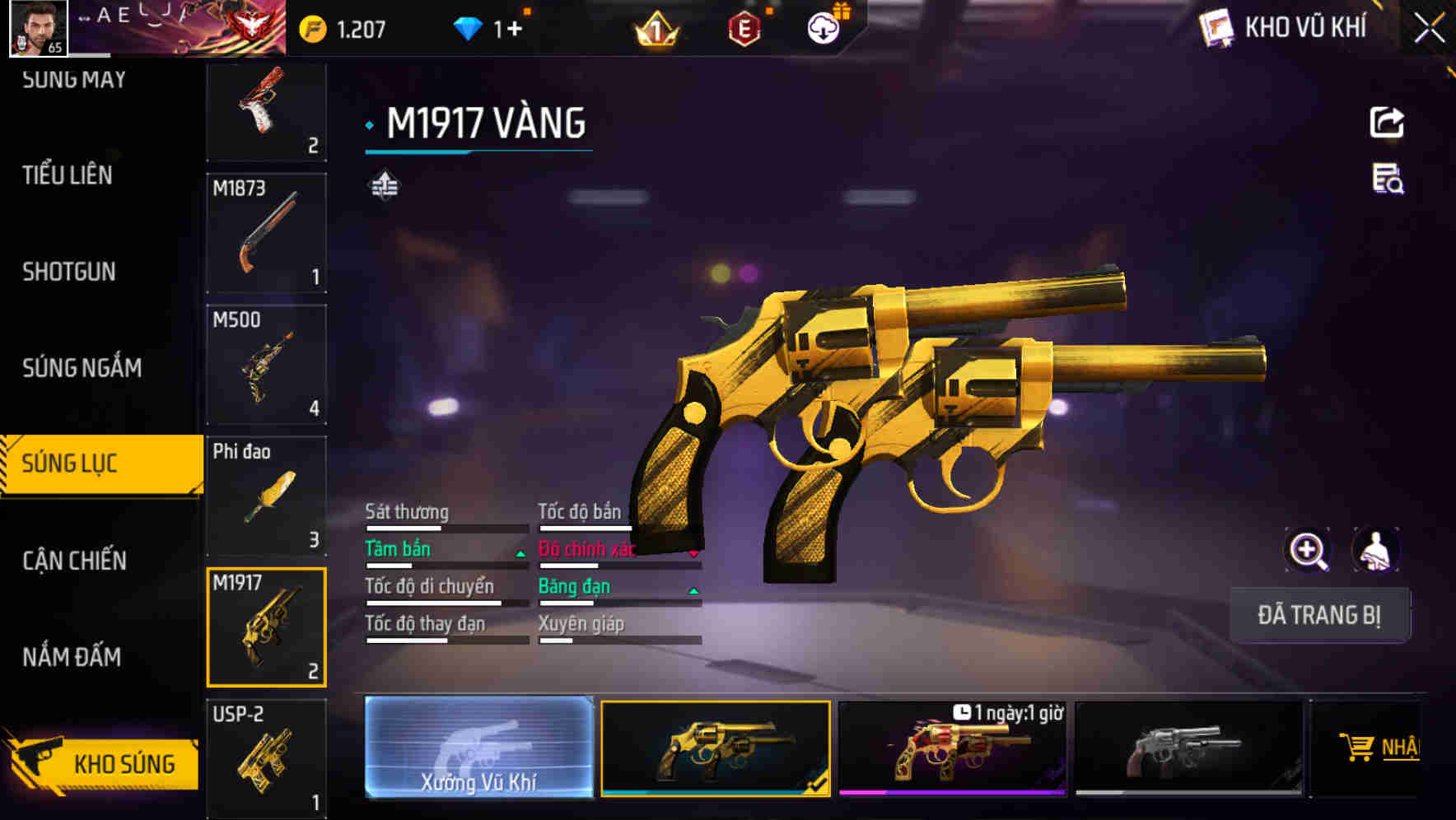Pick the M500 weapon tile
The height and width of the screenshot is (820, 1456).
coord(266,365)
